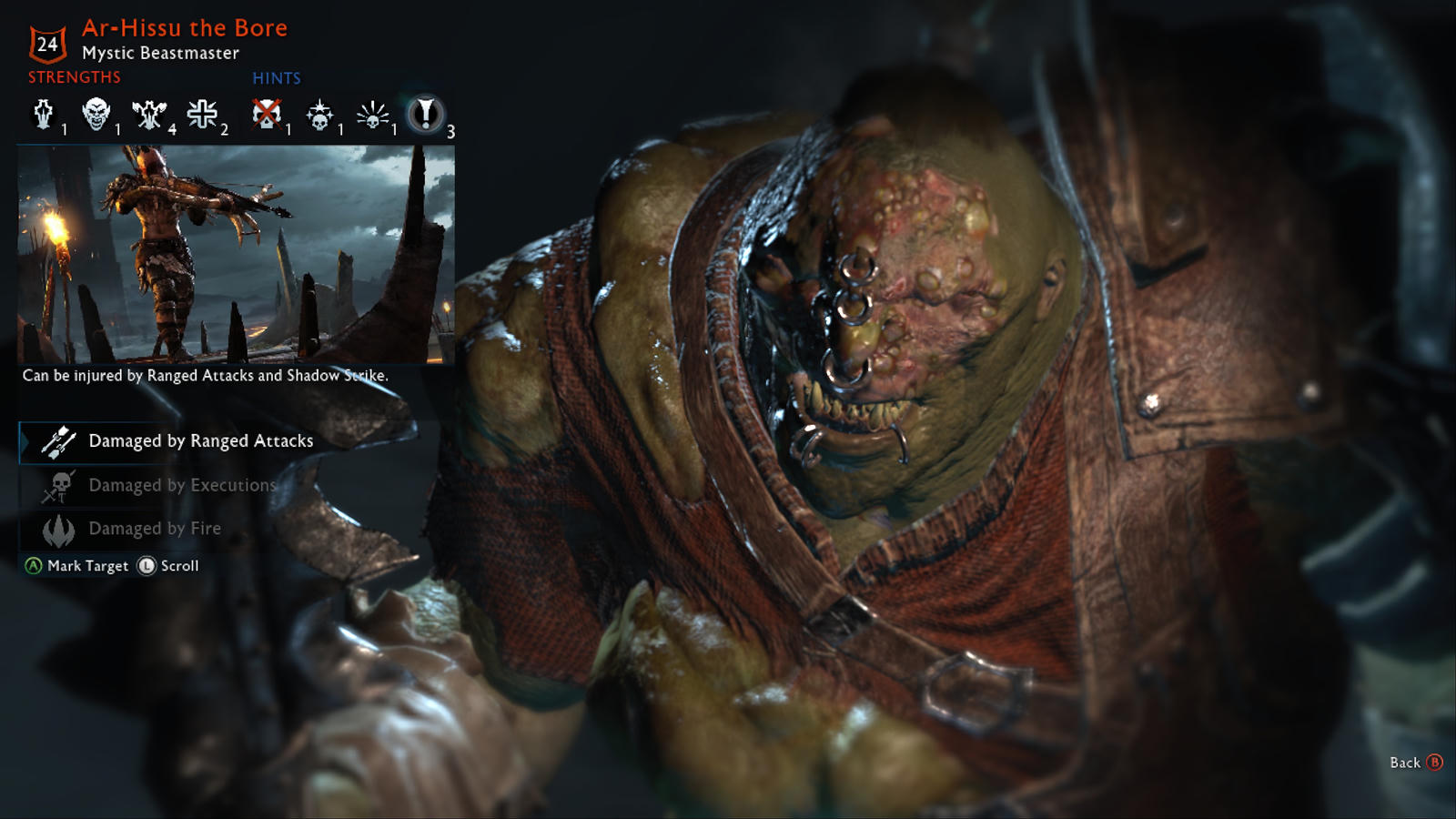Click the archer preview image for Ranged Attacks

click(x=237, y=255)
